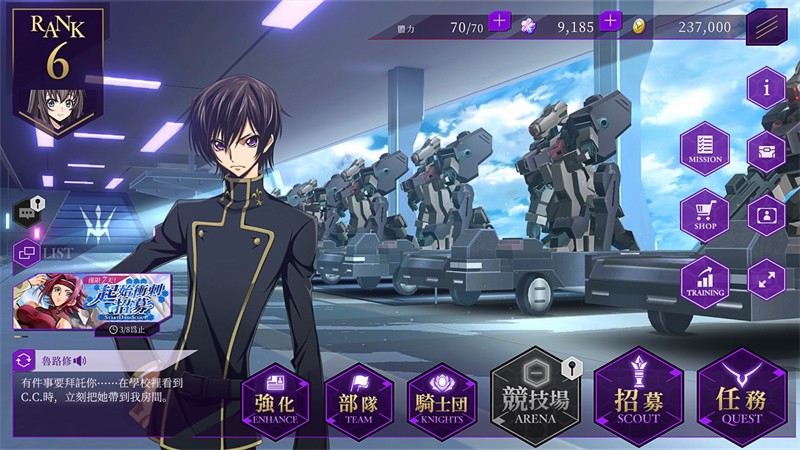Screen dimensions: 800x450
Task: Open the Start Dash Scout banner
Action: [90, 298]
